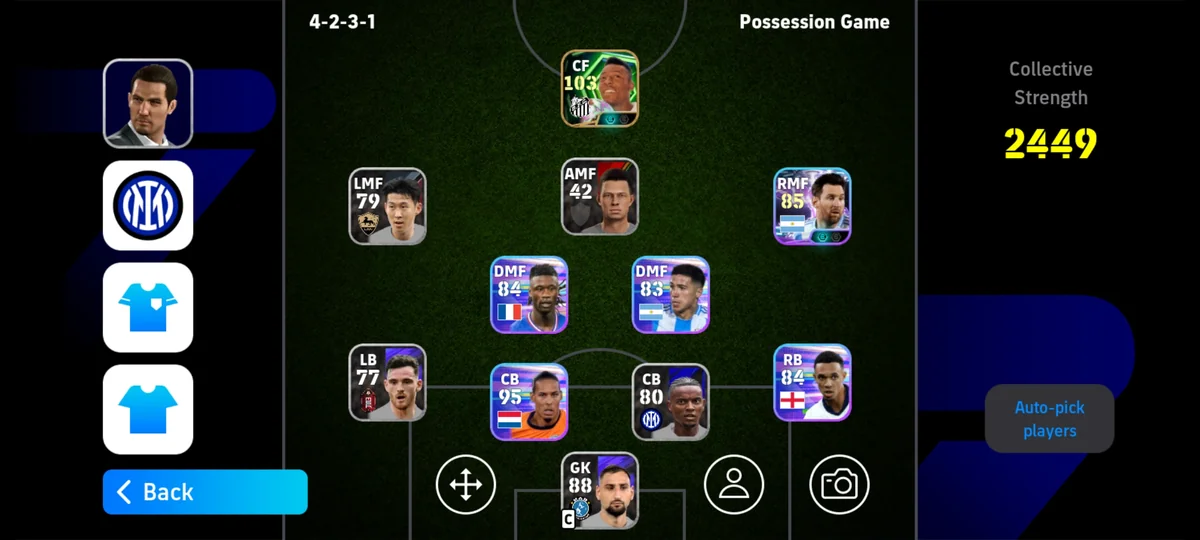Activate the four-arrow move players button
Image resolution: width=1200 pixels, height=540 pixels.
click(466, 484)
